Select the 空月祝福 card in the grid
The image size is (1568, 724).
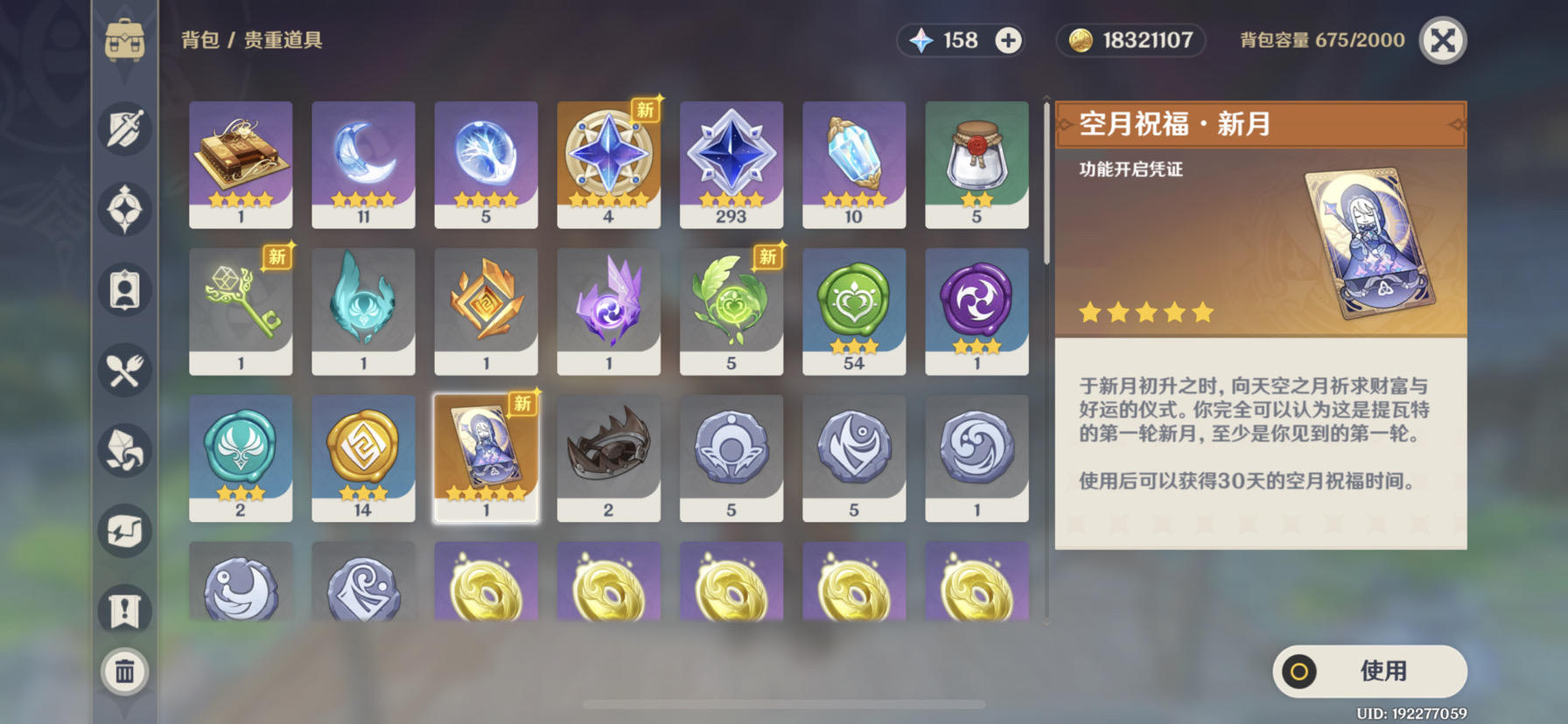pos(486,455)
